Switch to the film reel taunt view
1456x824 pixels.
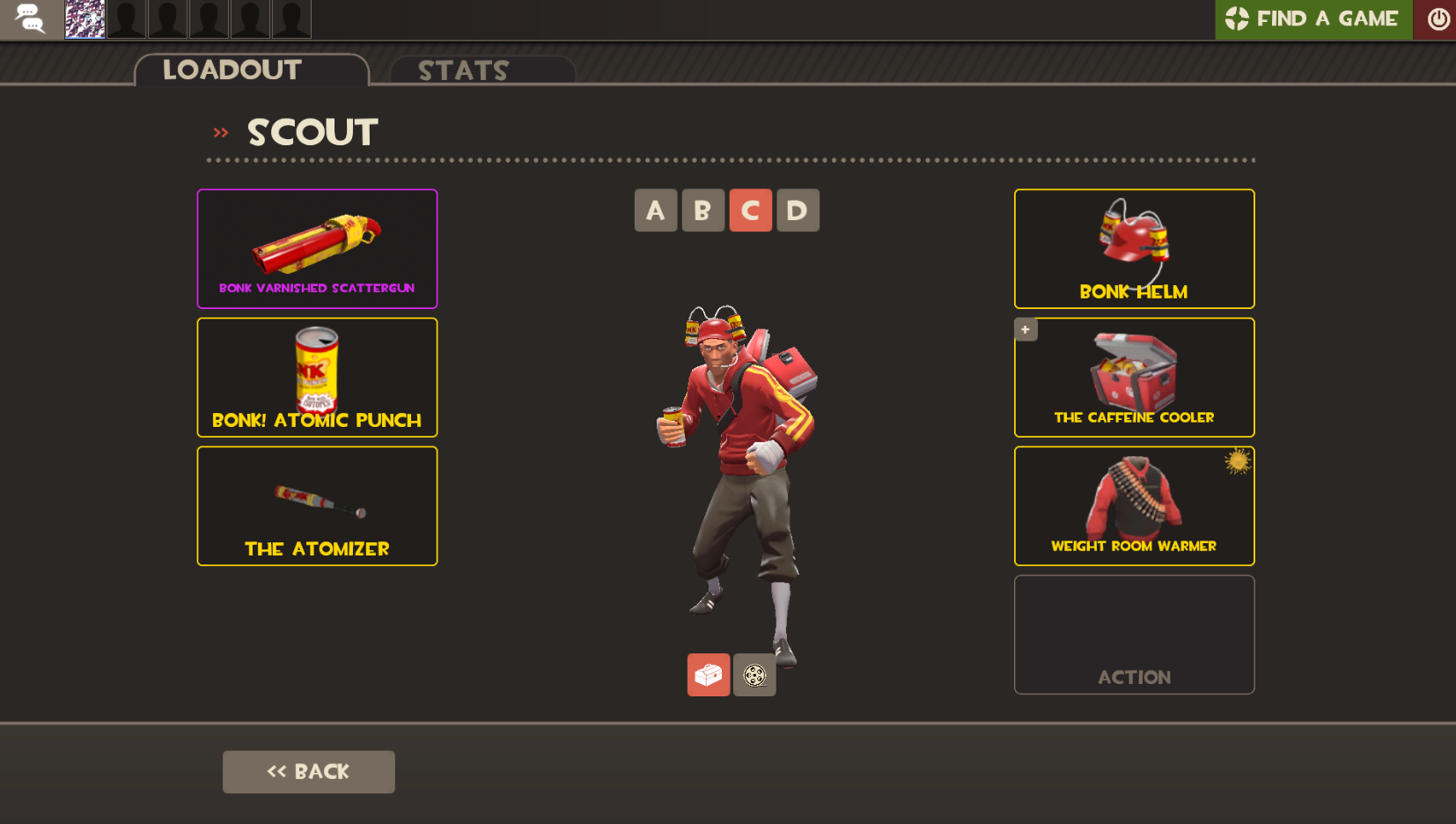[754, 674]
